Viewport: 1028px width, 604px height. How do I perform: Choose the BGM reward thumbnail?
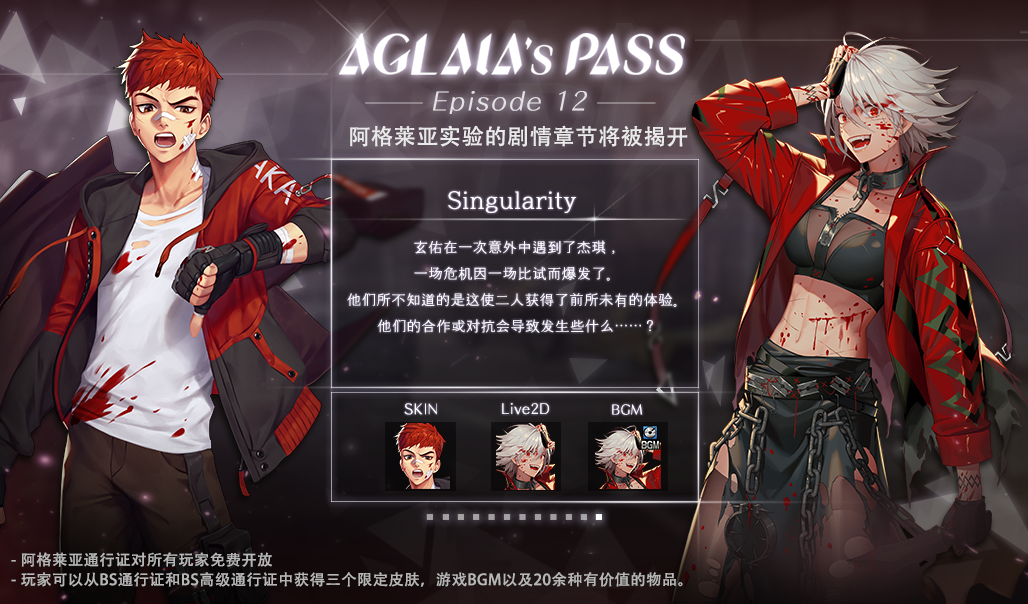[x=627, y=456]
